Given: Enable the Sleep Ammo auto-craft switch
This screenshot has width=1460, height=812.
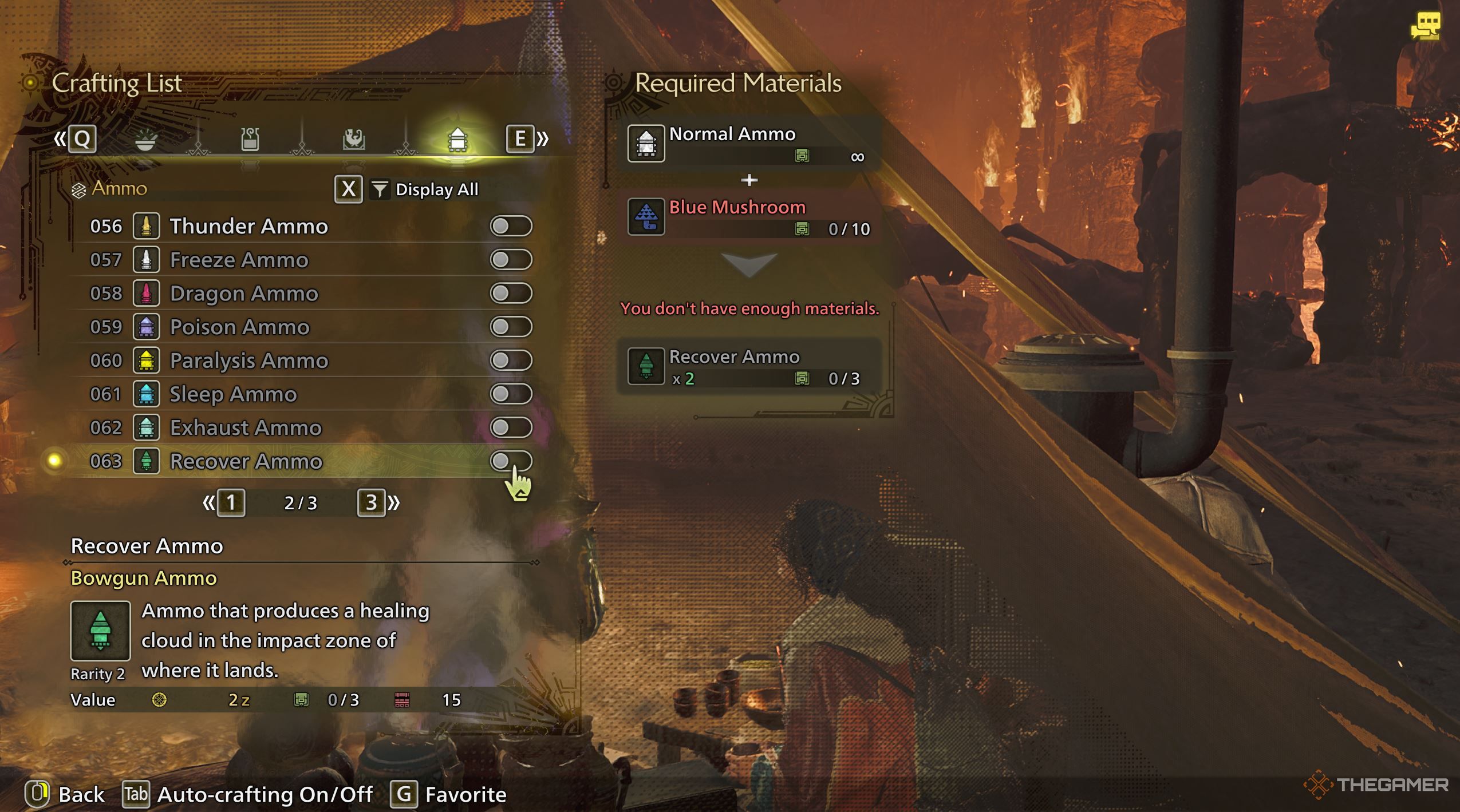Looking at the screenshot, I should tap(511, 394).
